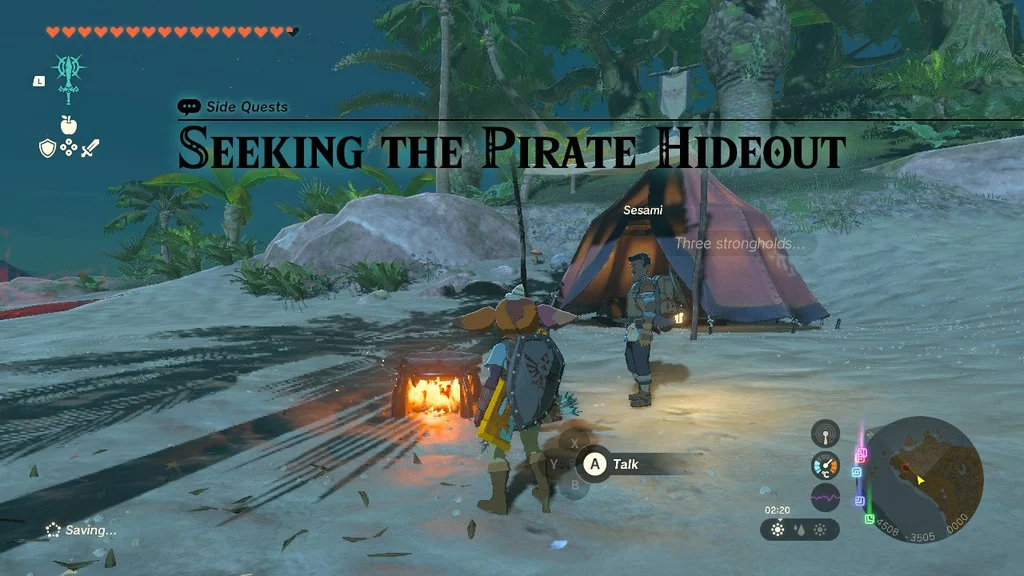Select the purple noise meter icon
Viewport: 1024px width, 576px height.
(x=825, y=497)
